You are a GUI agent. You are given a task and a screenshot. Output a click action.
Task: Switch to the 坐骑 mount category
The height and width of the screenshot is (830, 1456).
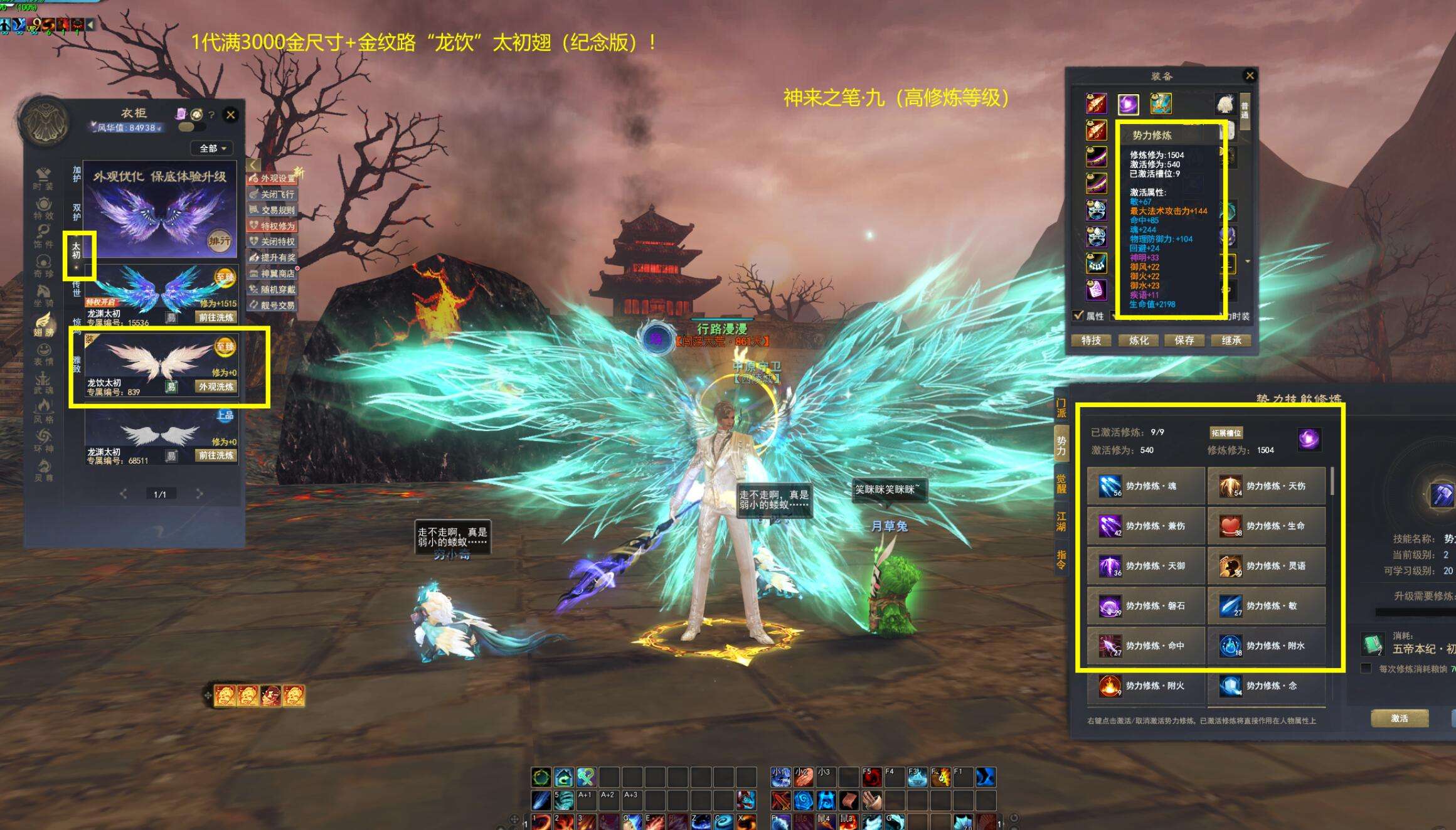[x=43, y=295]
